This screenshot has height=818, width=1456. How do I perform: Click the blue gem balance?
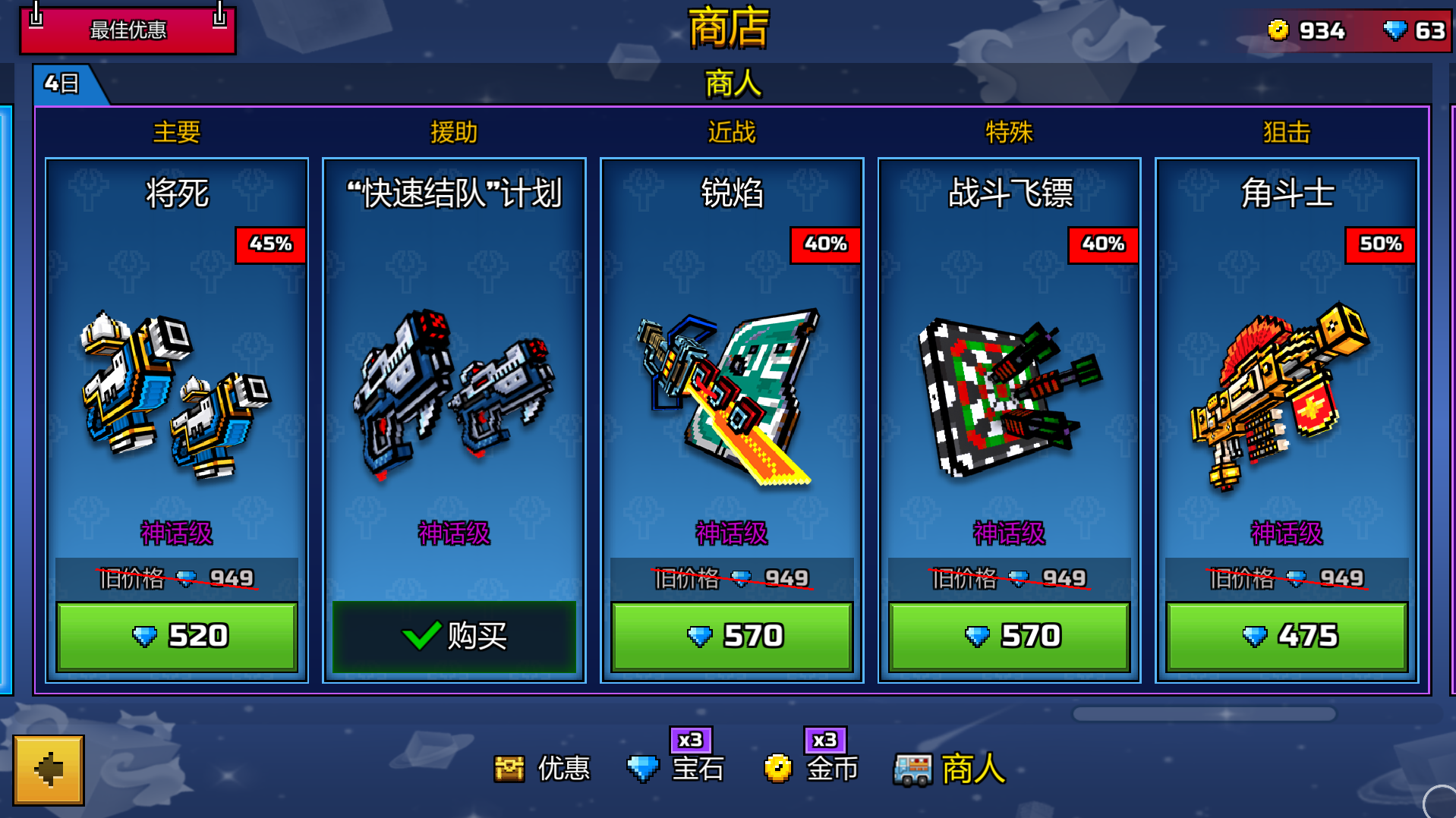(x=1415, y=30)
